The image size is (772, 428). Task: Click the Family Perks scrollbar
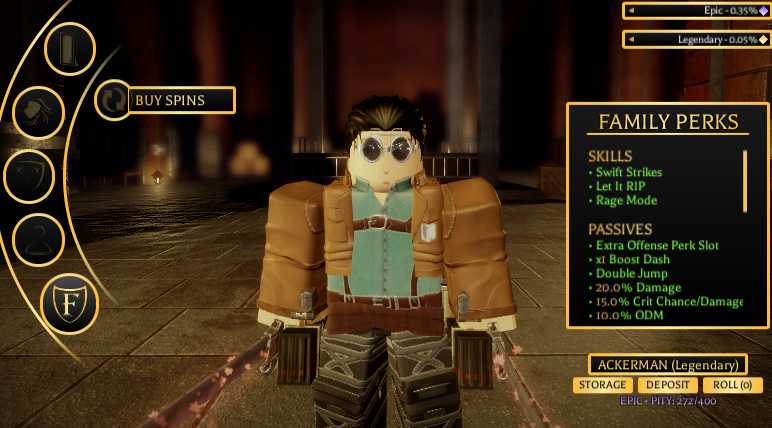744,181
